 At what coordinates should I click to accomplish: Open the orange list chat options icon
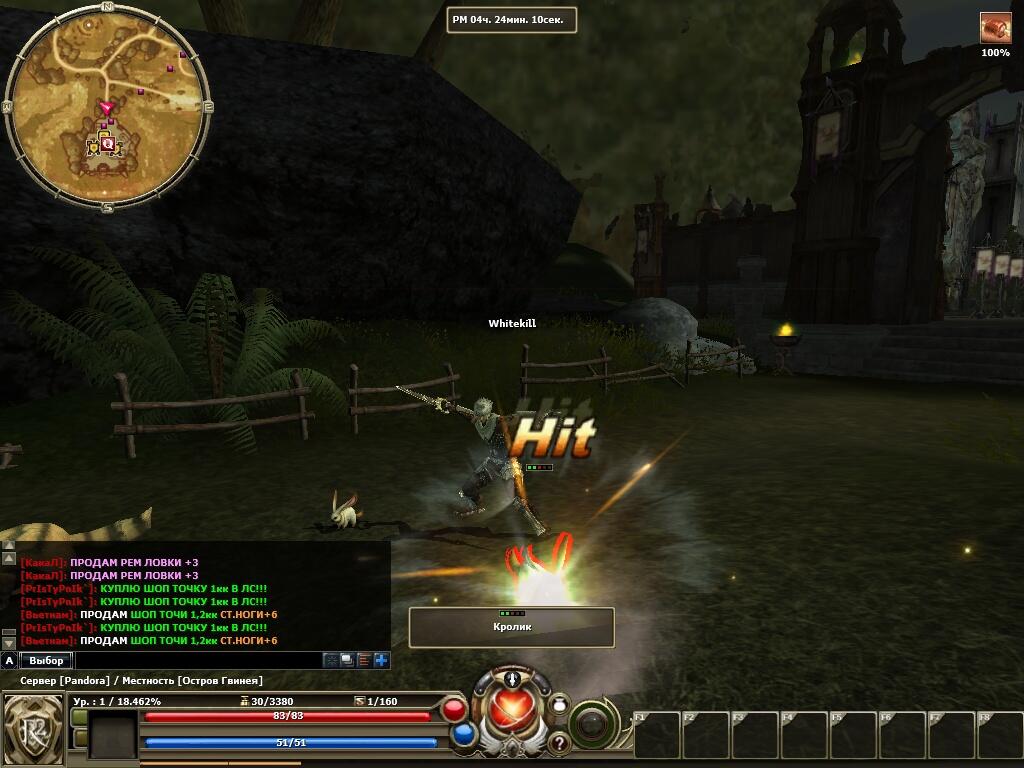pyautogui.click(x=364, y=660)
